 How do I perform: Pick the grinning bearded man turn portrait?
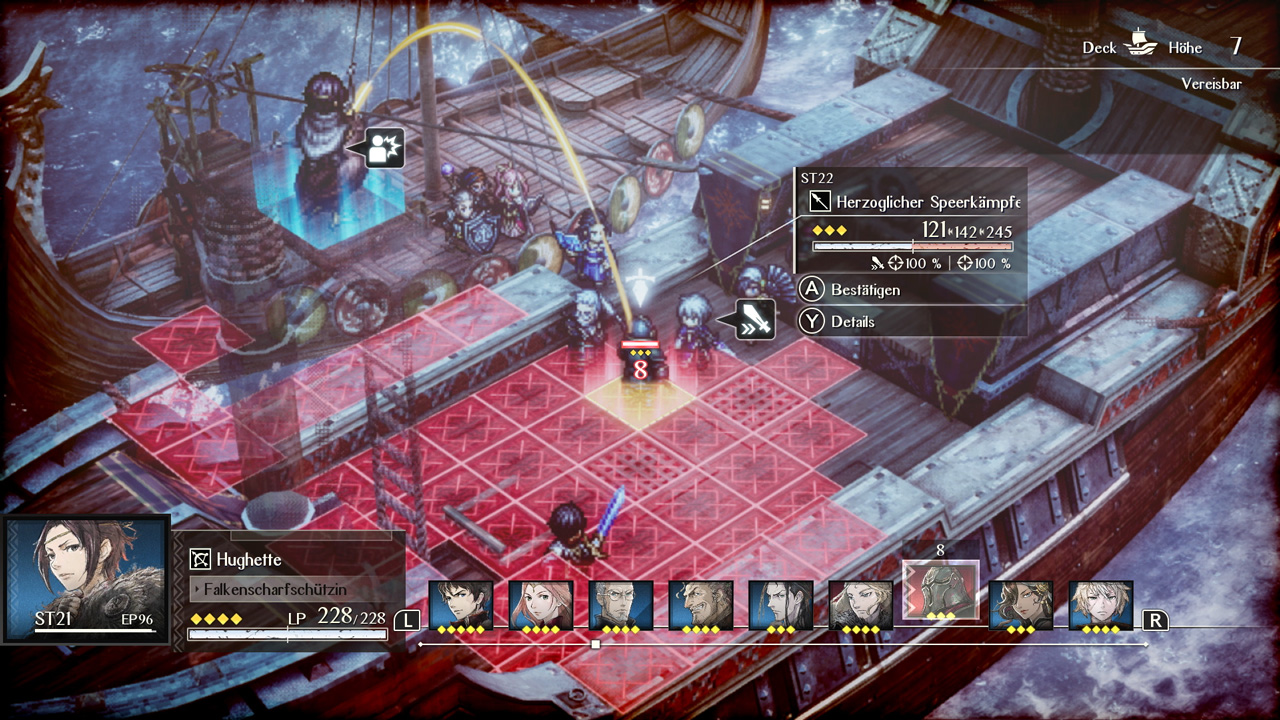[x=701, y=604]
